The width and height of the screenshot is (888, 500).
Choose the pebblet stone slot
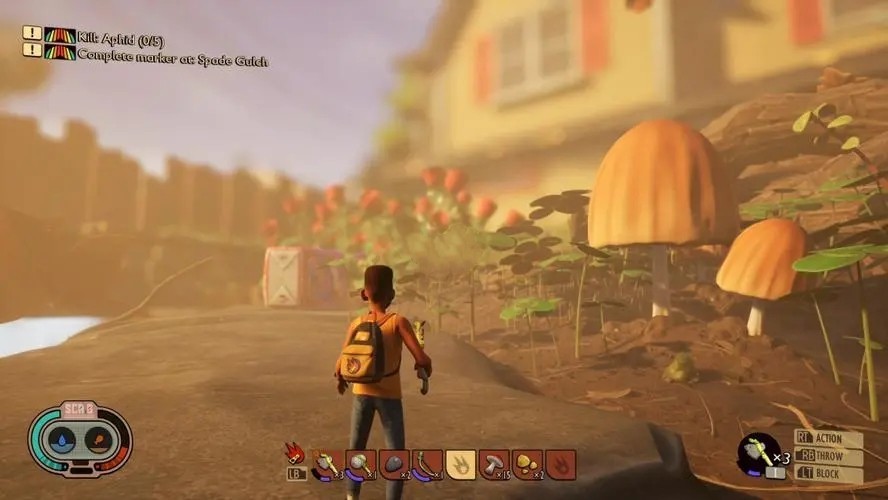point(394,464)
